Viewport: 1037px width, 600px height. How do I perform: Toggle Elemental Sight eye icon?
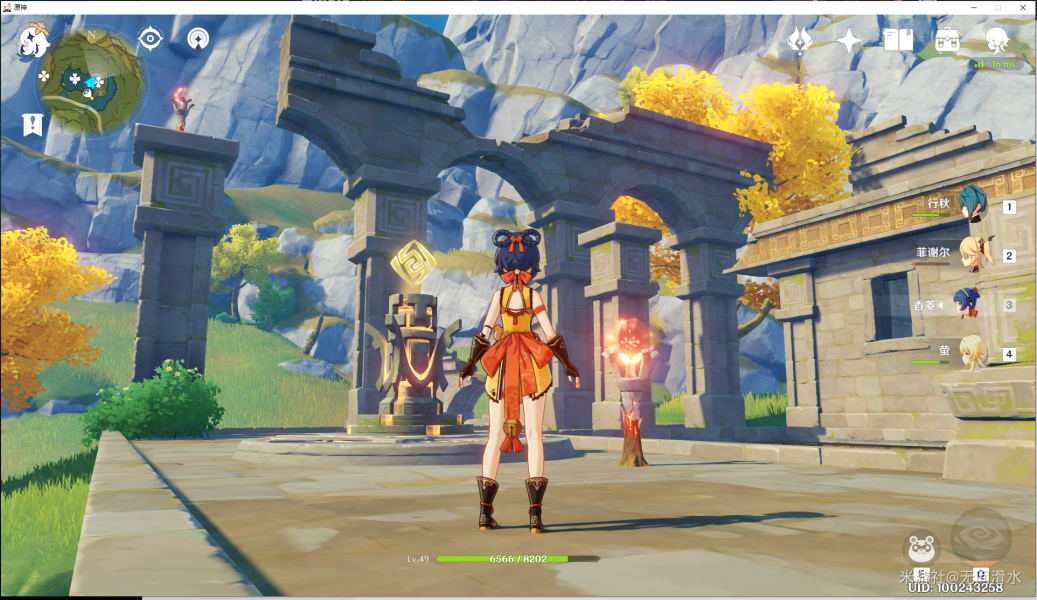coord(150,39)
